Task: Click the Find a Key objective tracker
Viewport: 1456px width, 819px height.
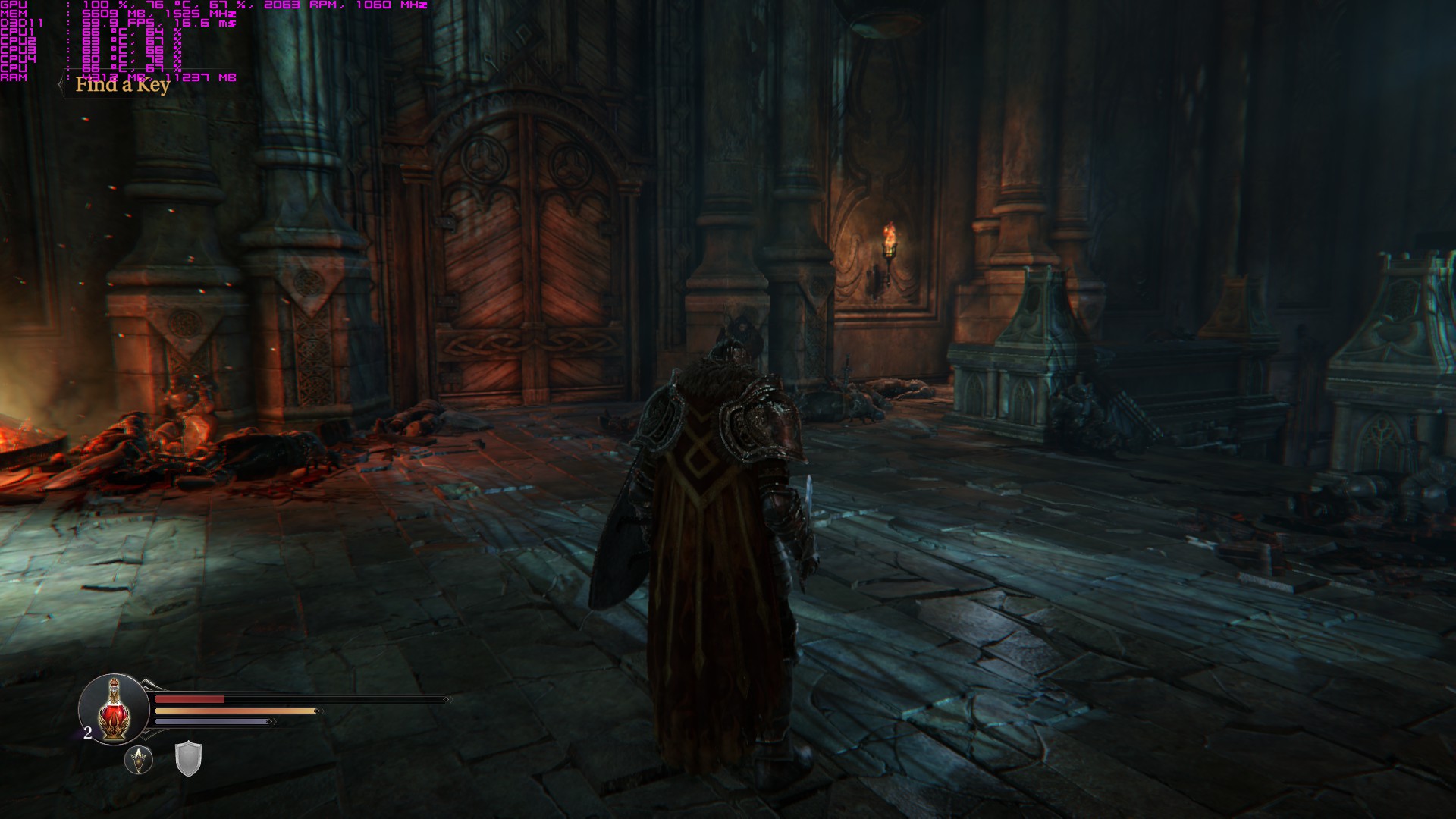Action: click(122, 85)
